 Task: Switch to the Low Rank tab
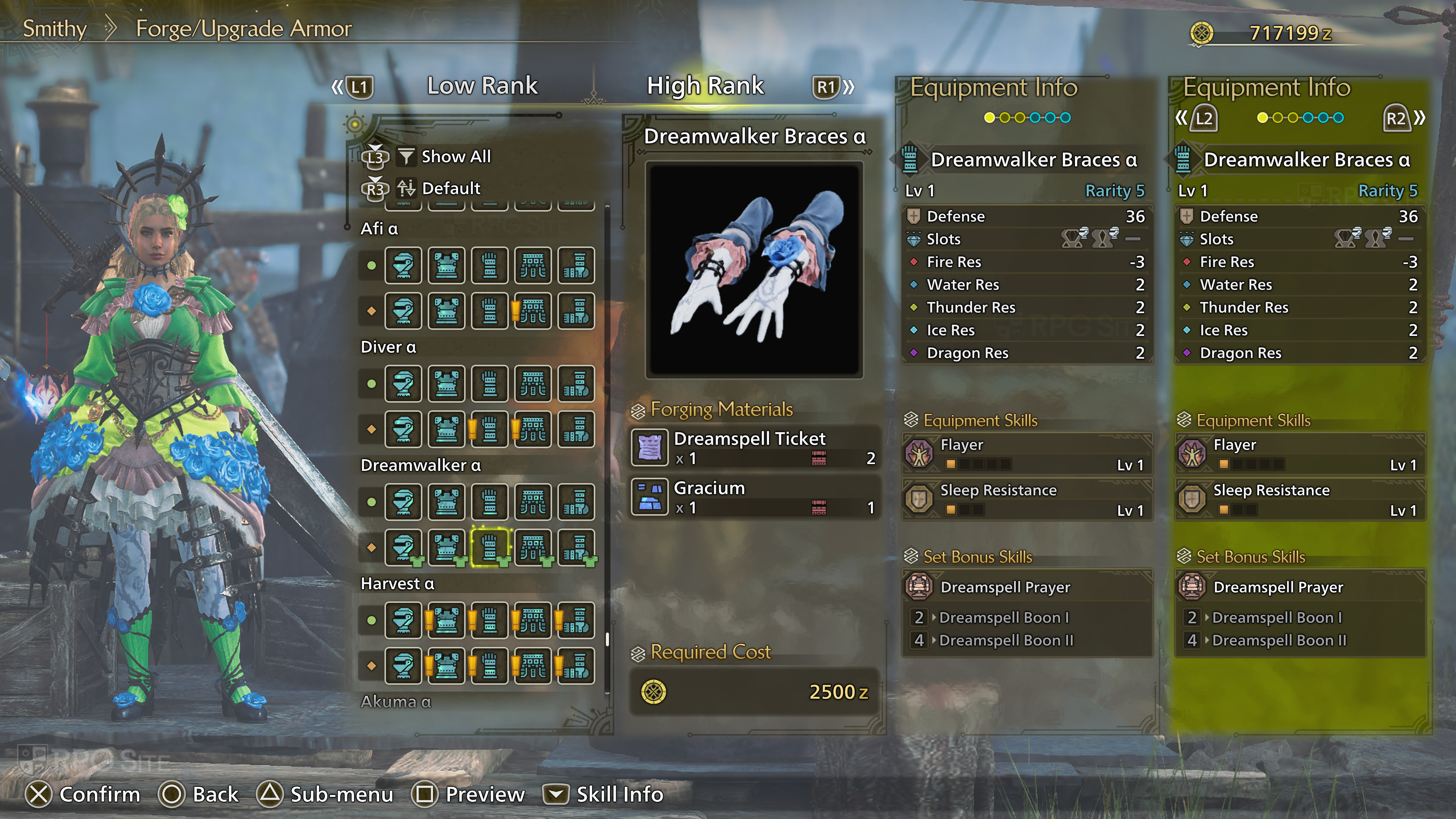[482, 86]
